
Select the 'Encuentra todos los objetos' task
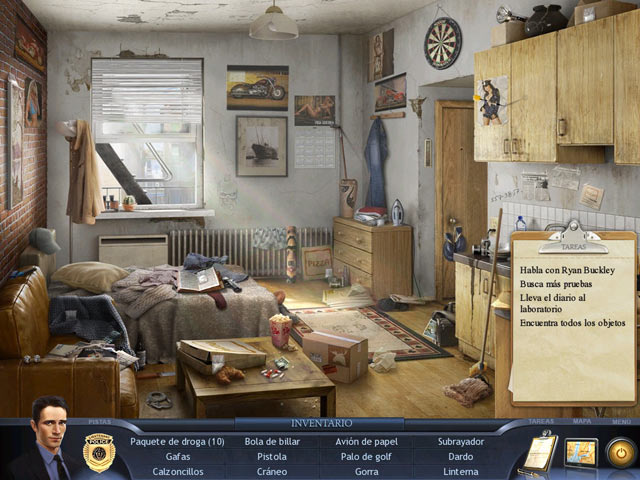573,322
